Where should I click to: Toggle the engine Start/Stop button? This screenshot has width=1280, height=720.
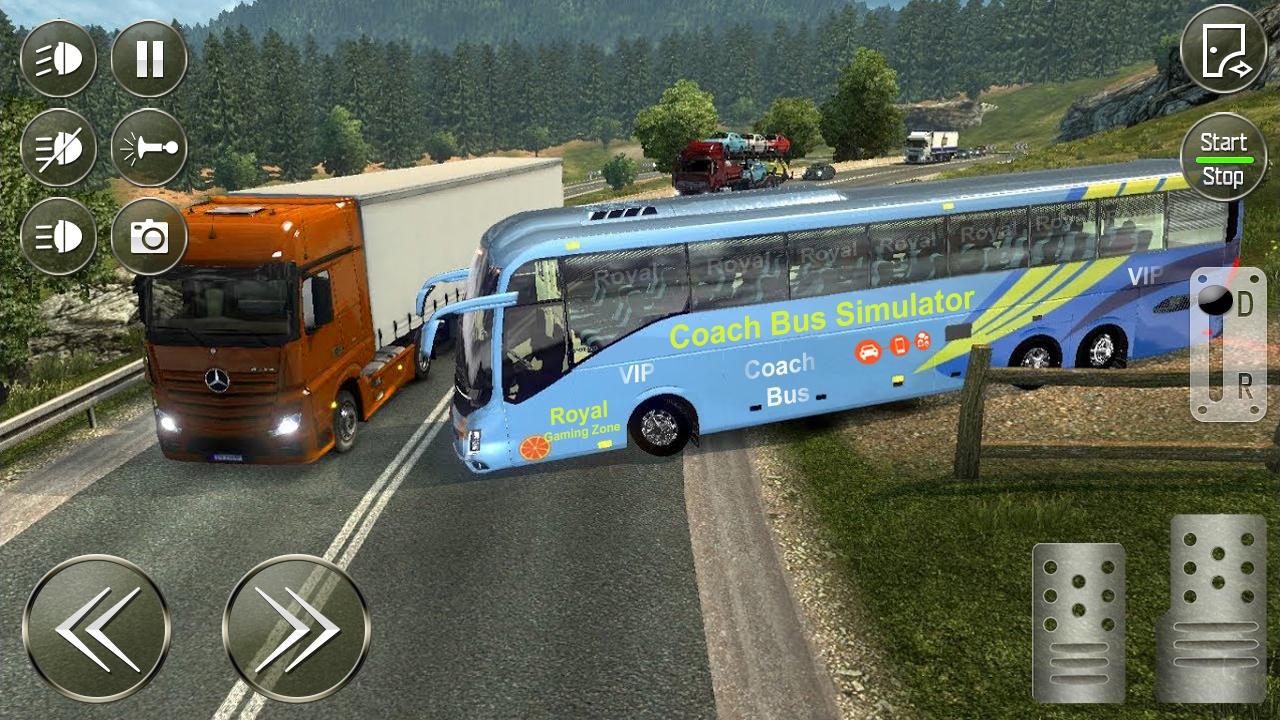tap(1223, 158)
